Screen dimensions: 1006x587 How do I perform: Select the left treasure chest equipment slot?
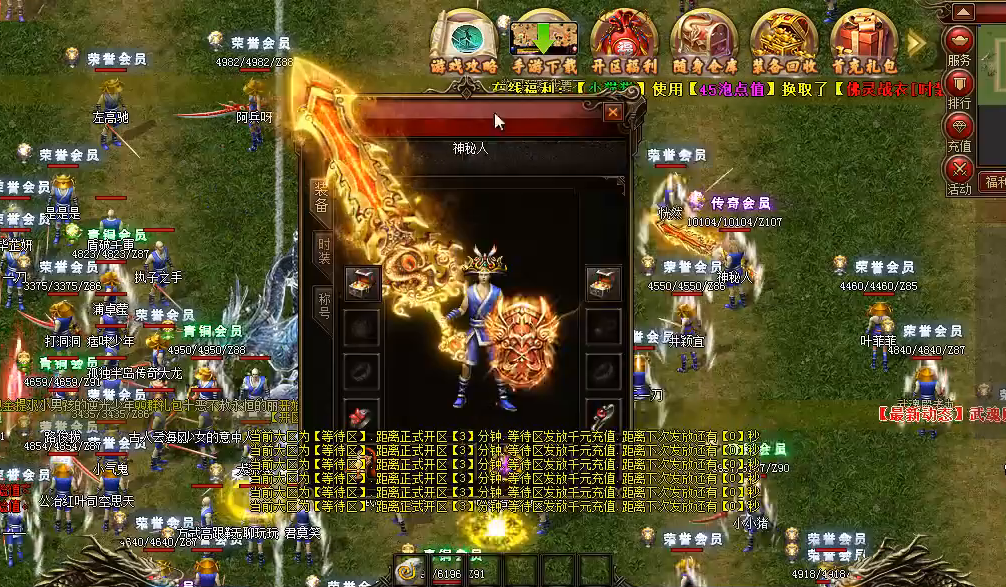[362, 282]
